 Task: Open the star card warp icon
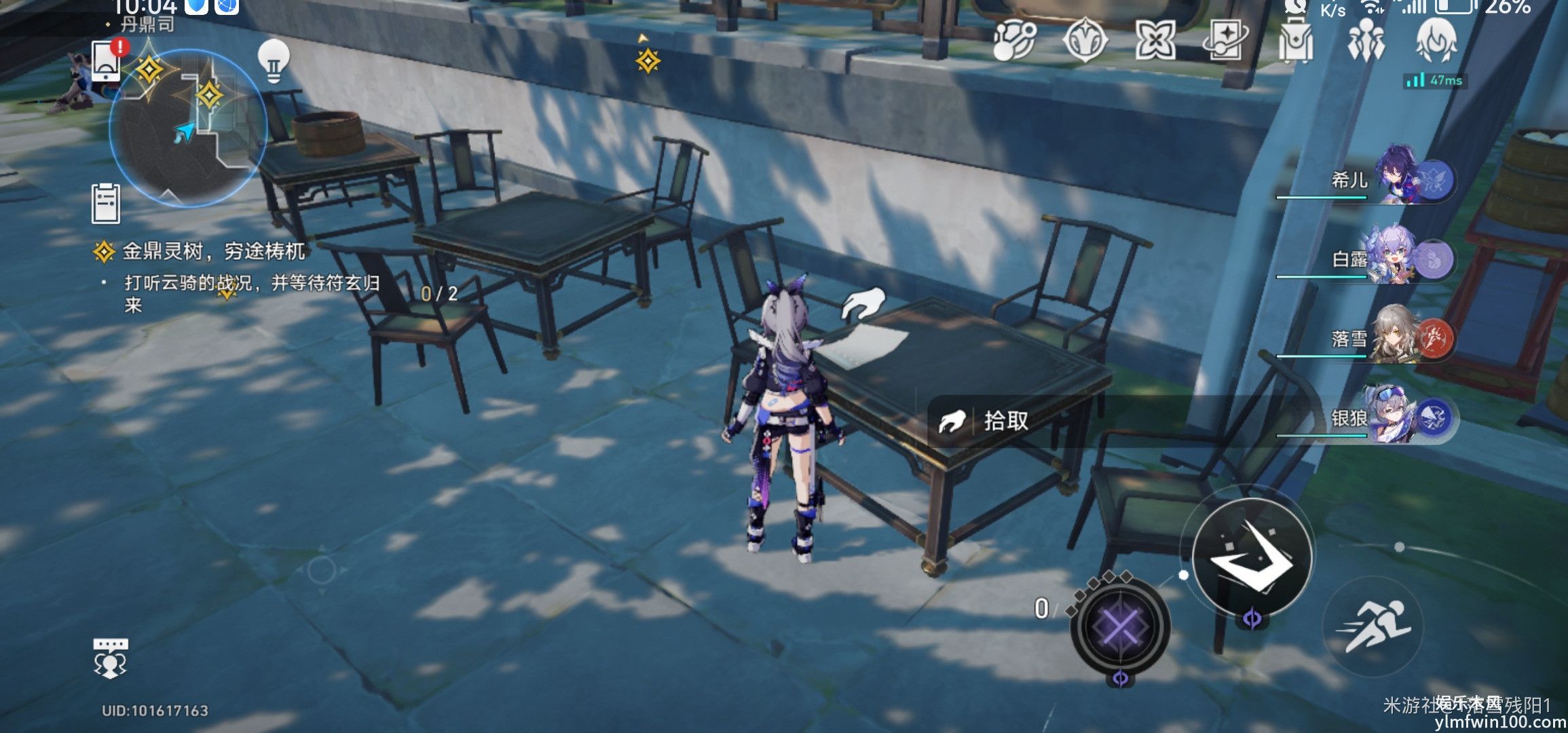click(1225, 41)
